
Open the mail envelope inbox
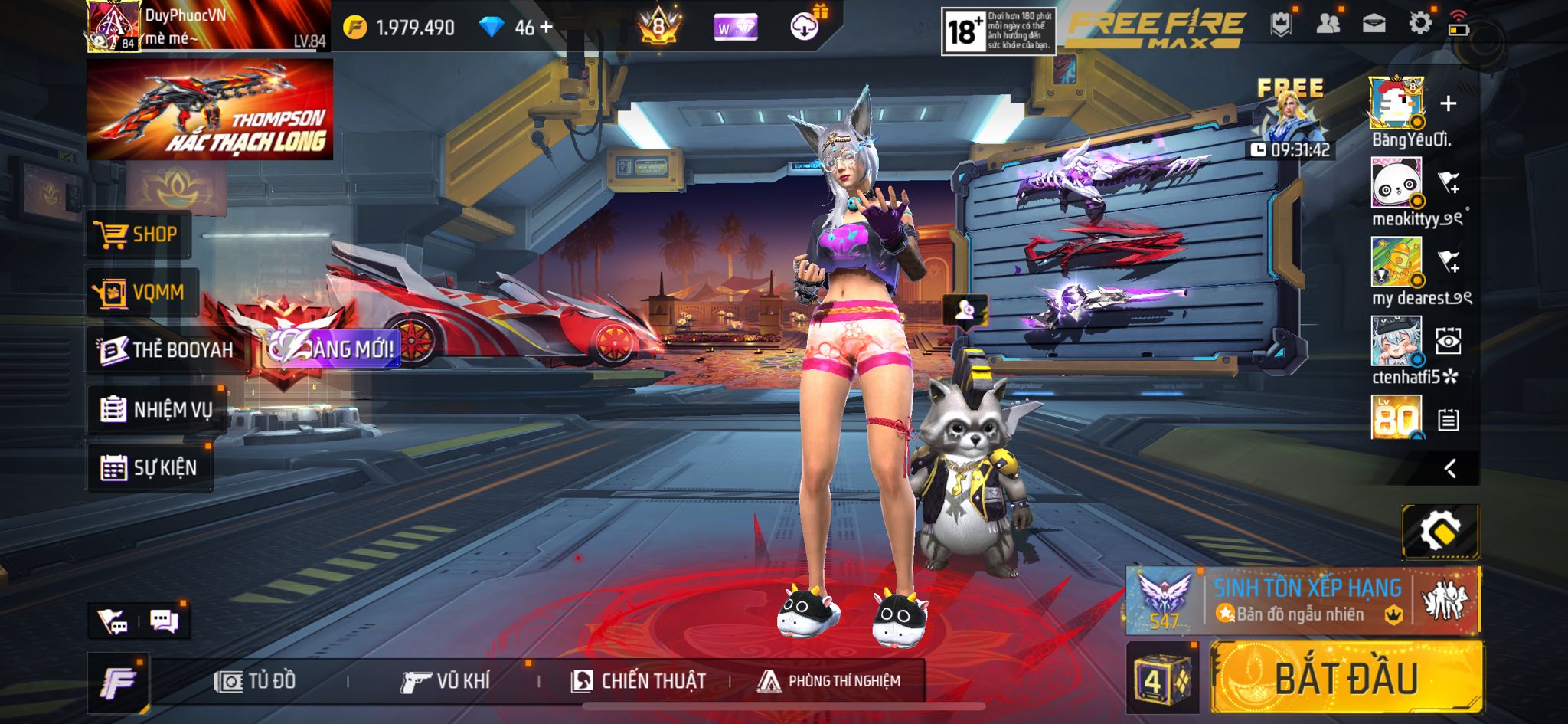[1374, 24]
